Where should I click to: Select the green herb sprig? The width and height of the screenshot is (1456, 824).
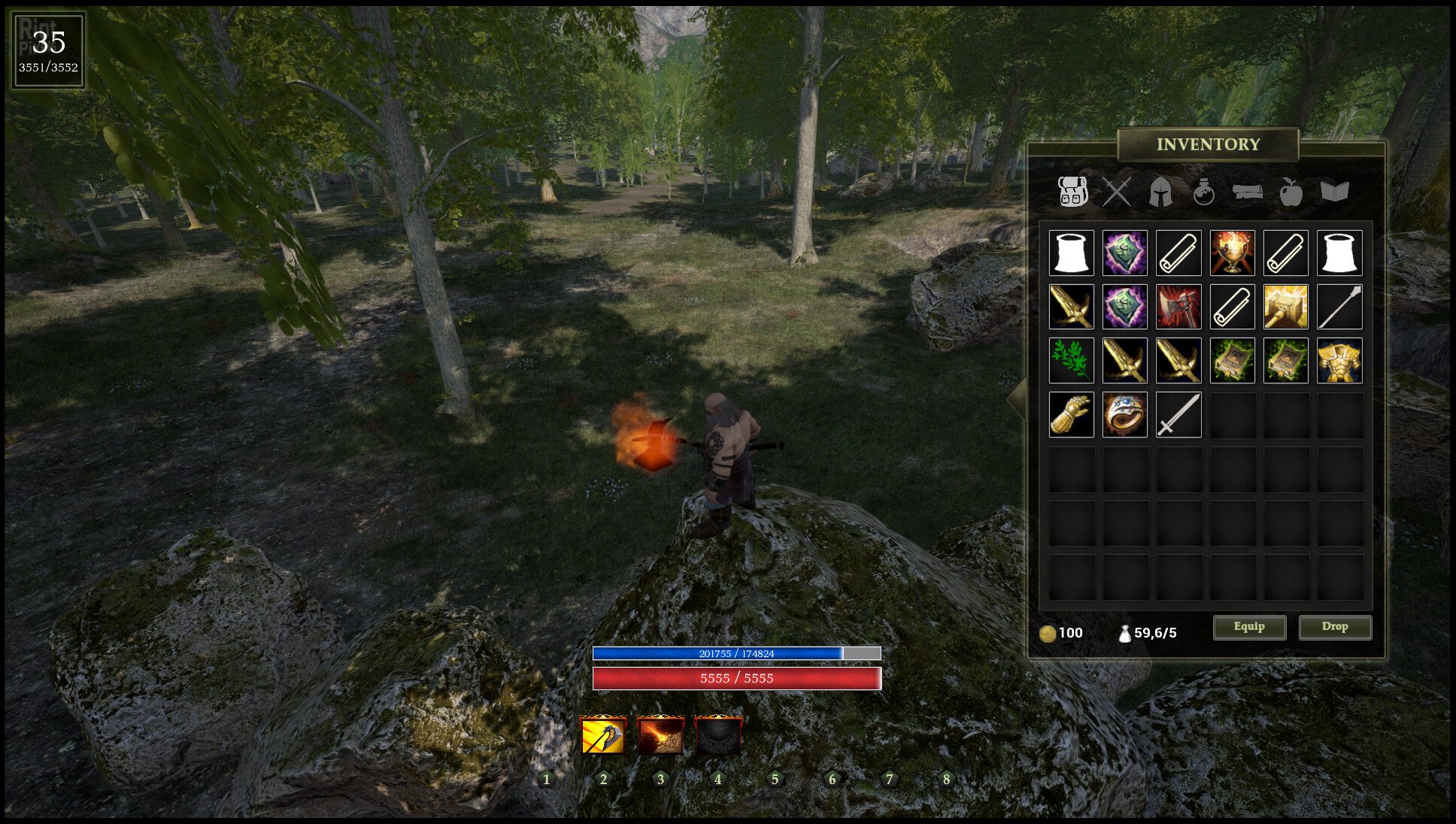pyautogui.click(x=1071, y=361)
